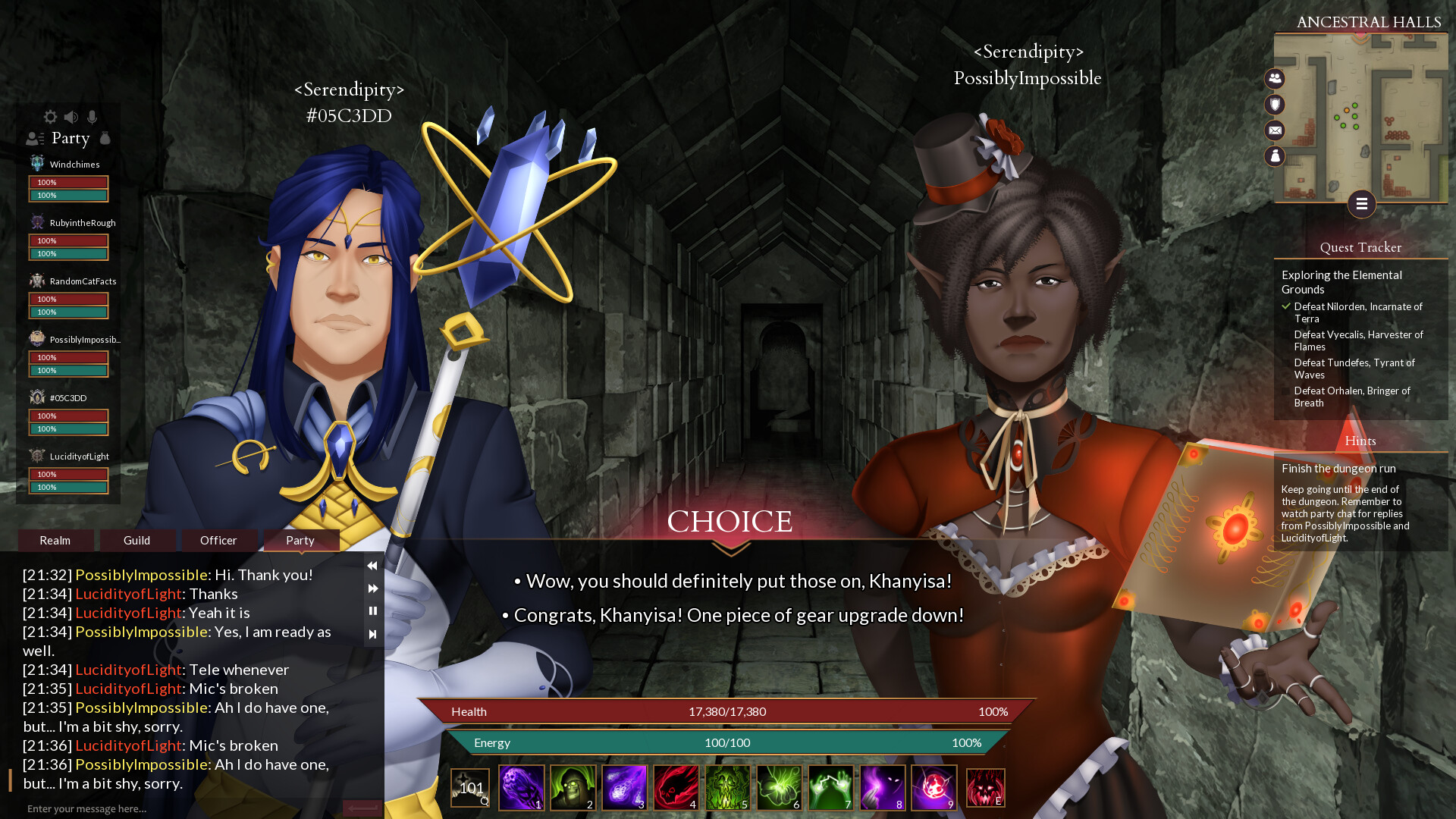This screenshot has height=819, width=1456.
Task: Switch to the Guild chat tab
Action: pyautogui.click(x=137, y=541)
